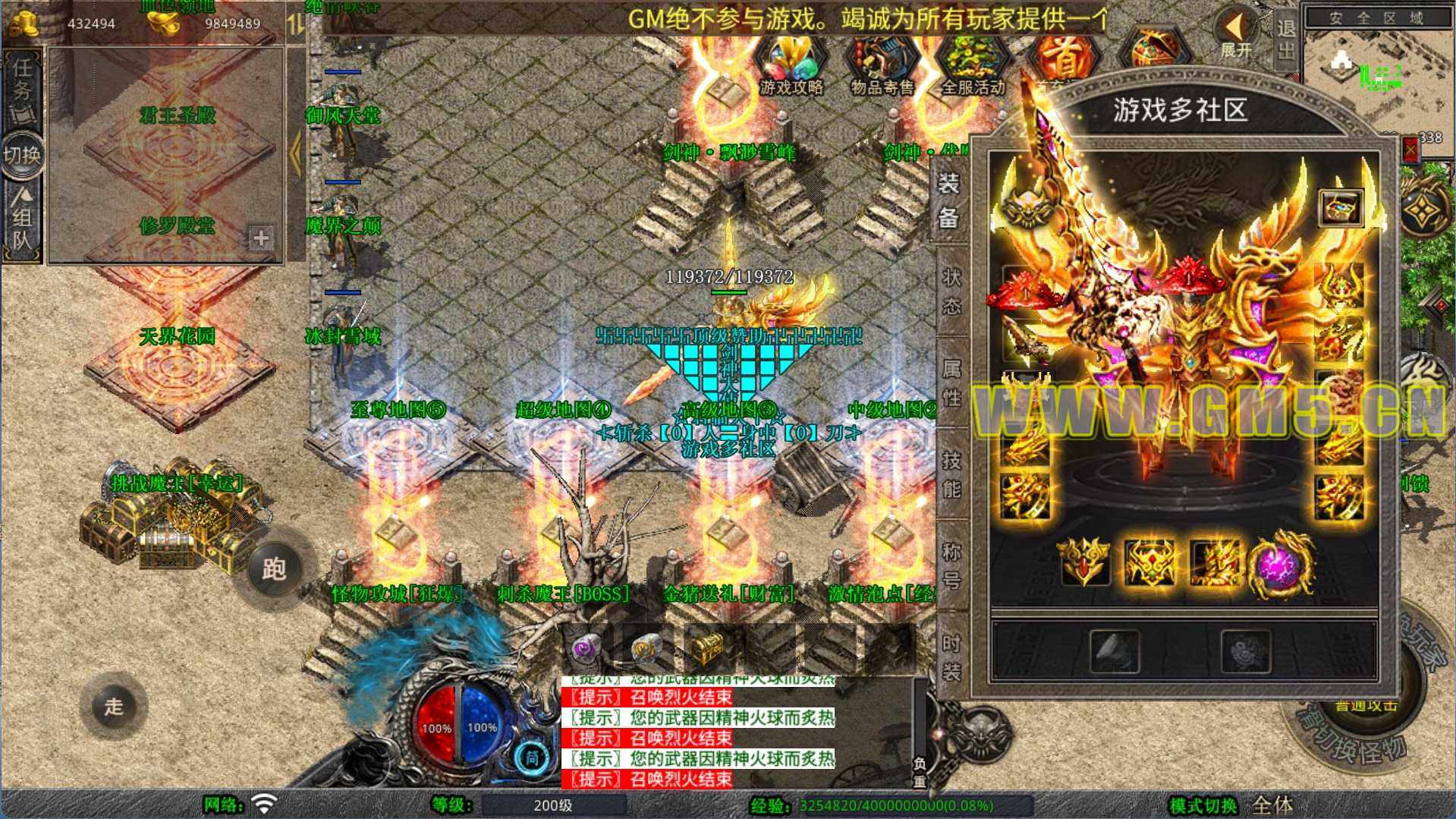1456x819 pixels.
Task: Close the equipment panel with the red X
Action: (x=1410, y=150)
